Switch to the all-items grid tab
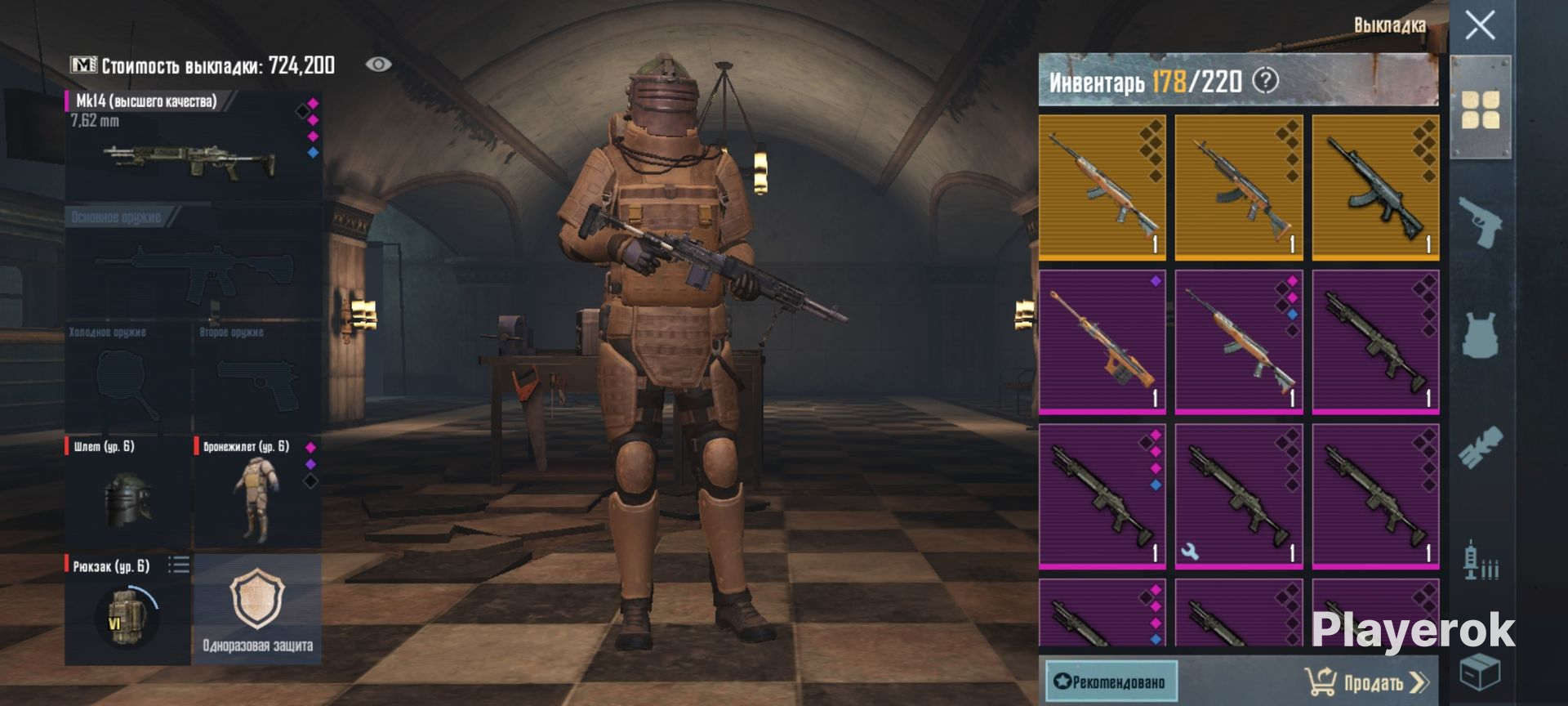1568x706 pixels. [x=1480, y=109]
